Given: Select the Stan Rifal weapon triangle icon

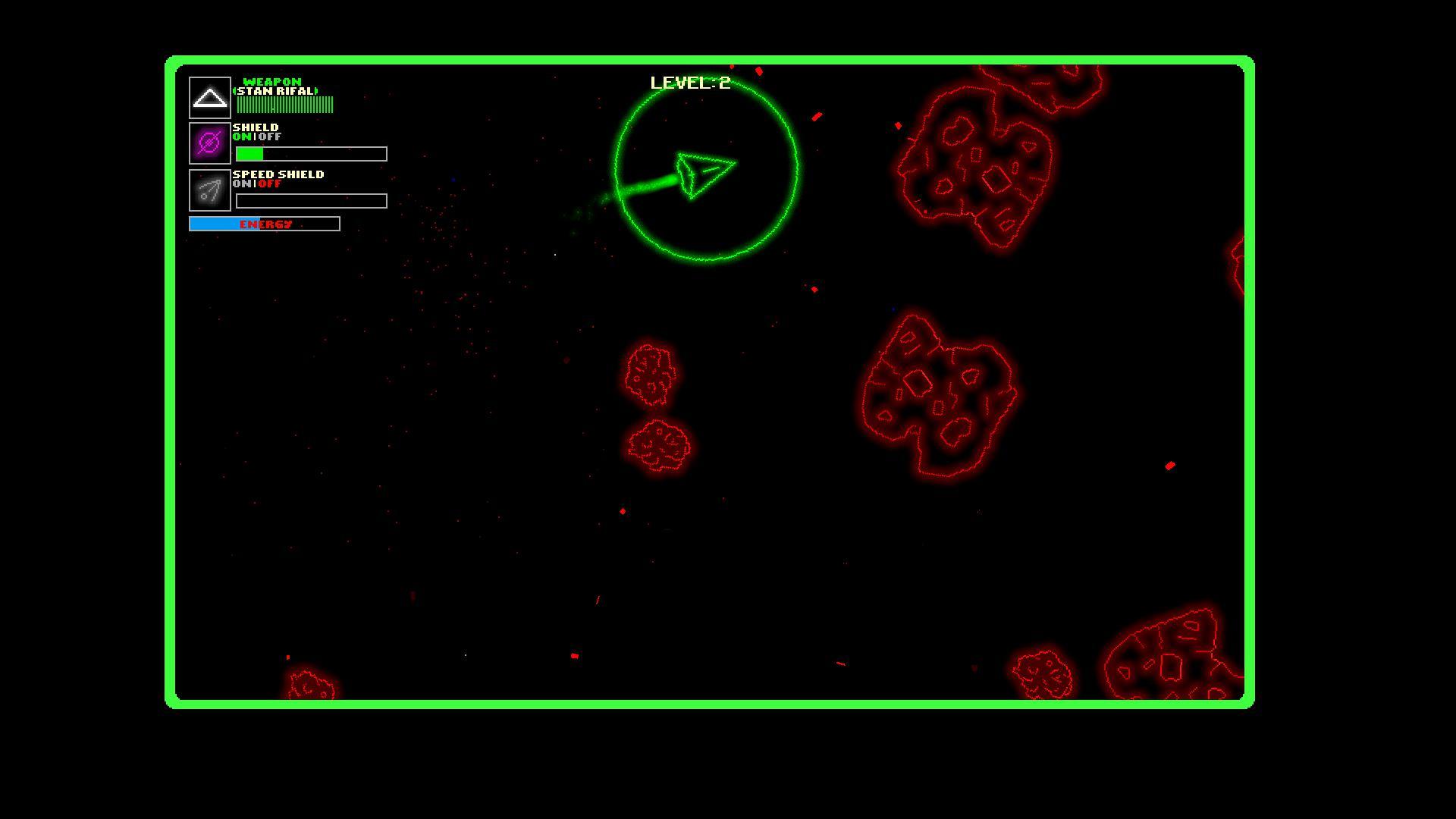Looking at the screenshot, I should click(209, 97).
